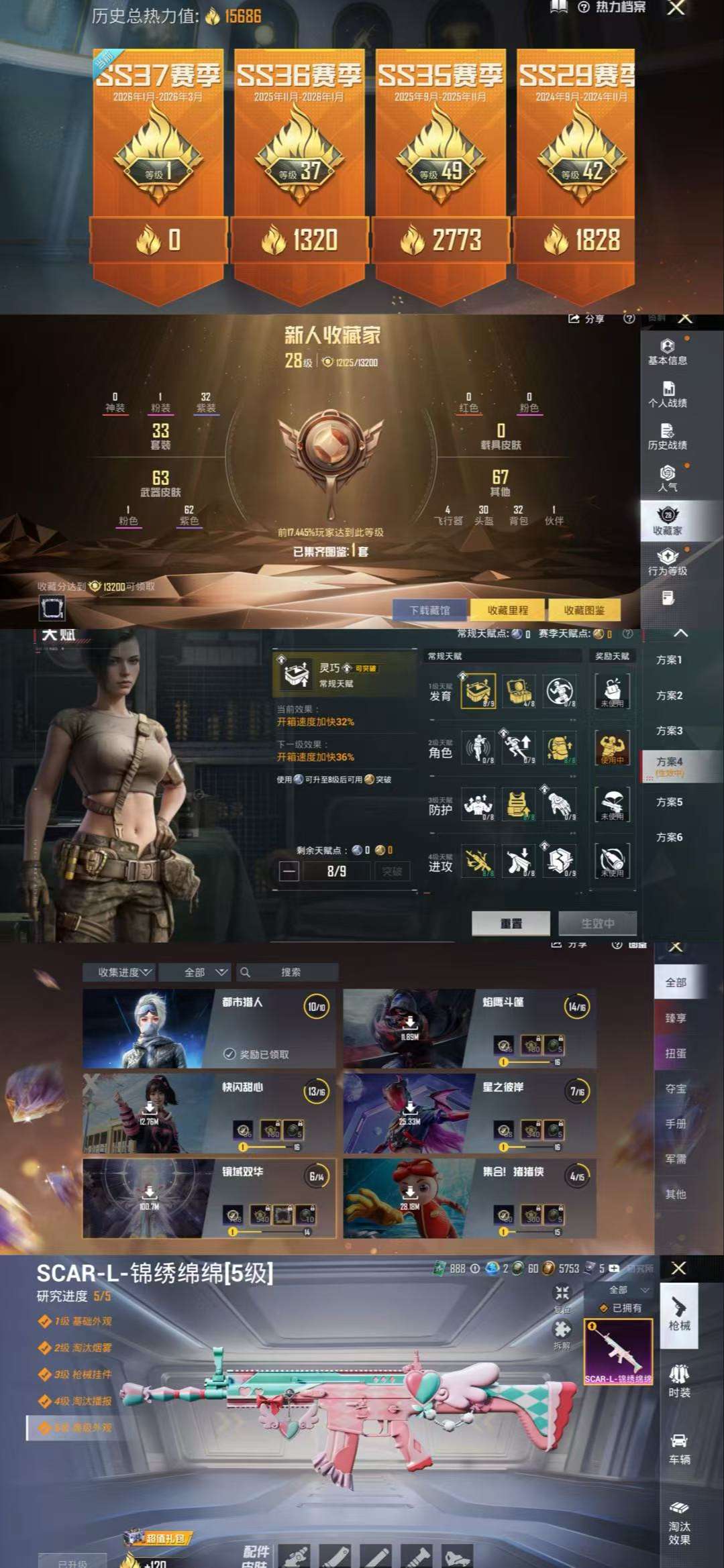Switch to the 历史战绩 tab

[667, 437]
